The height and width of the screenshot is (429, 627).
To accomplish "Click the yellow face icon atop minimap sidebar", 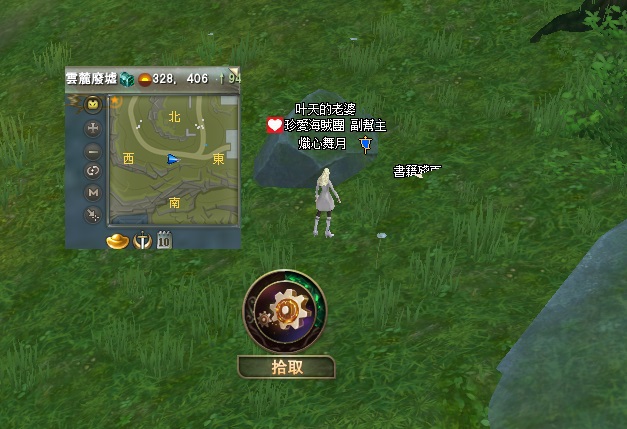I will [x=93, y=104].
